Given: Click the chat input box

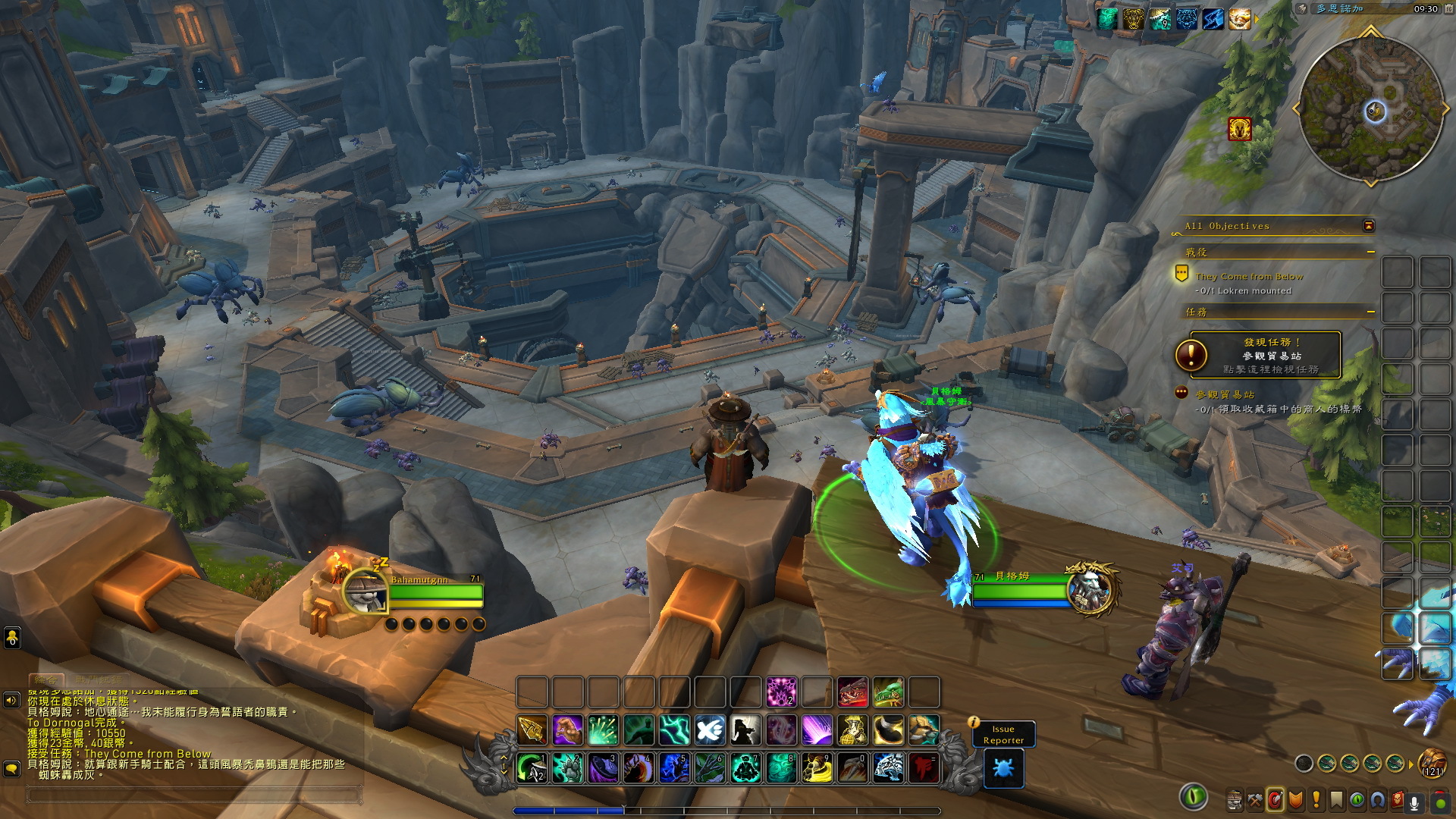Looking at the screenshot, I should 193,795.
